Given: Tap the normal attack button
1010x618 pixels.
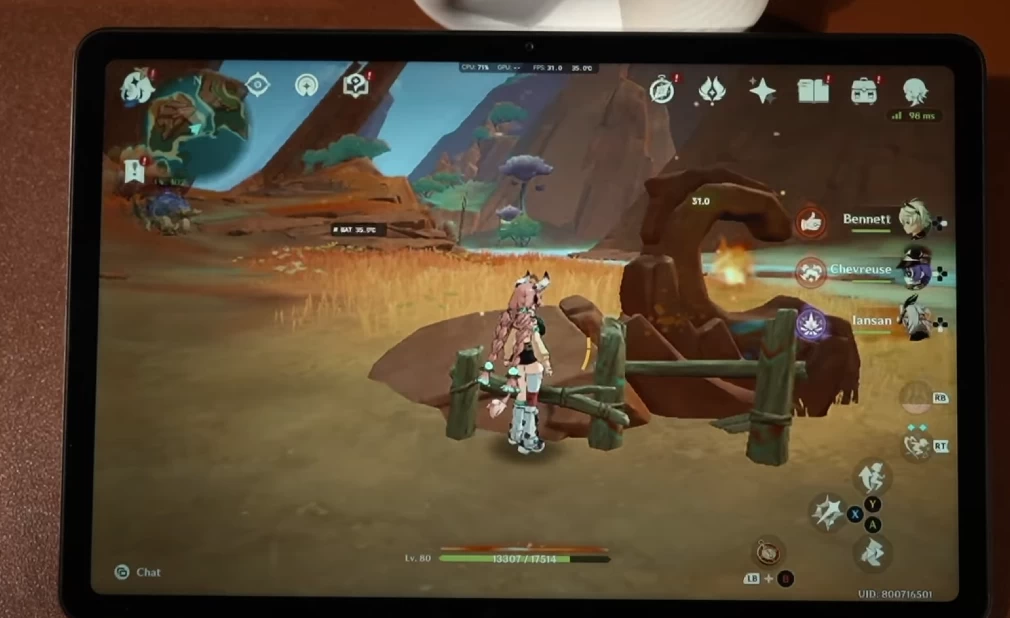Looking at the screenshot, I should tap(829, 513).
